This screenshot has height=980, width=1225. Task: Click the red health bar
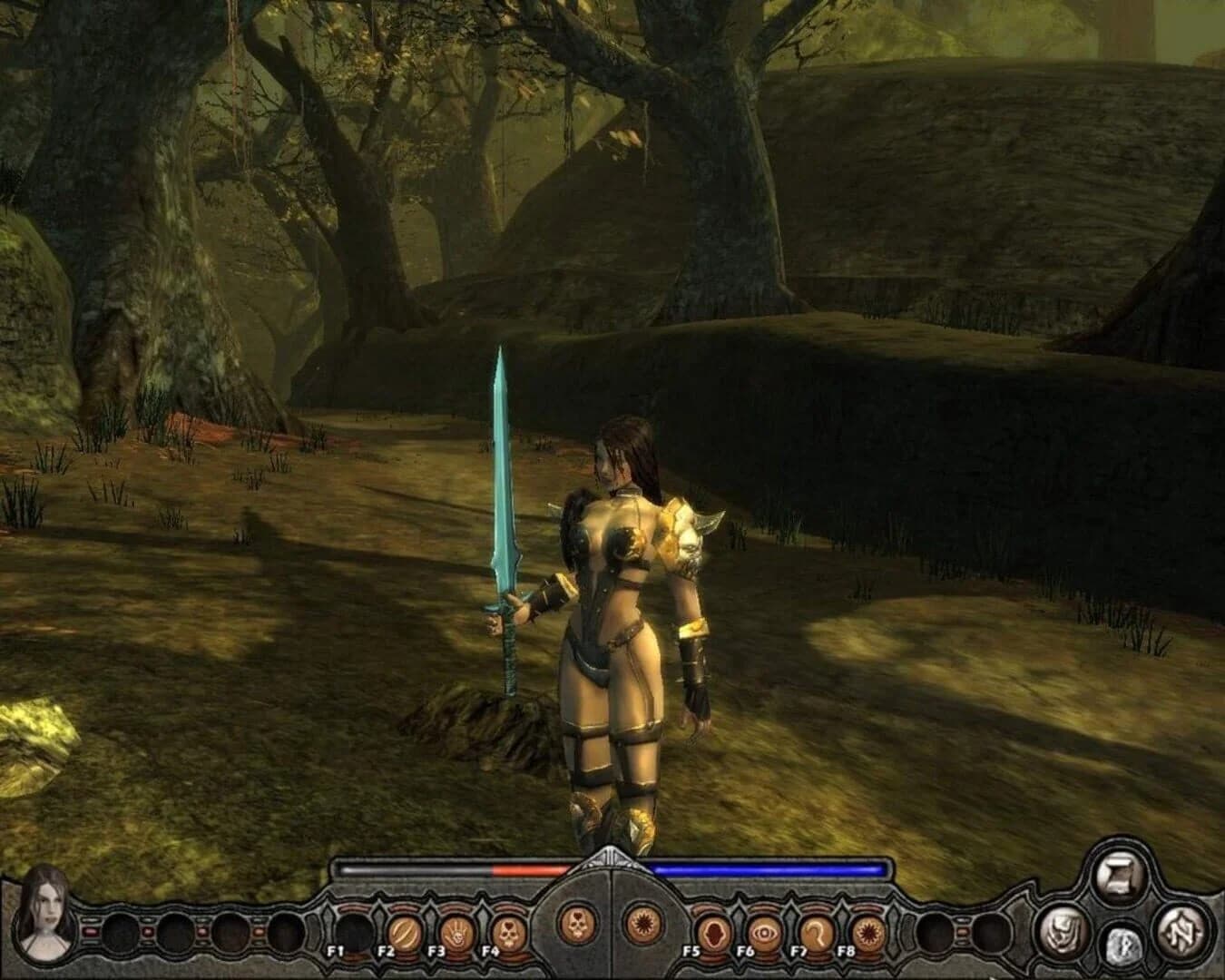(x=526, y=871)
